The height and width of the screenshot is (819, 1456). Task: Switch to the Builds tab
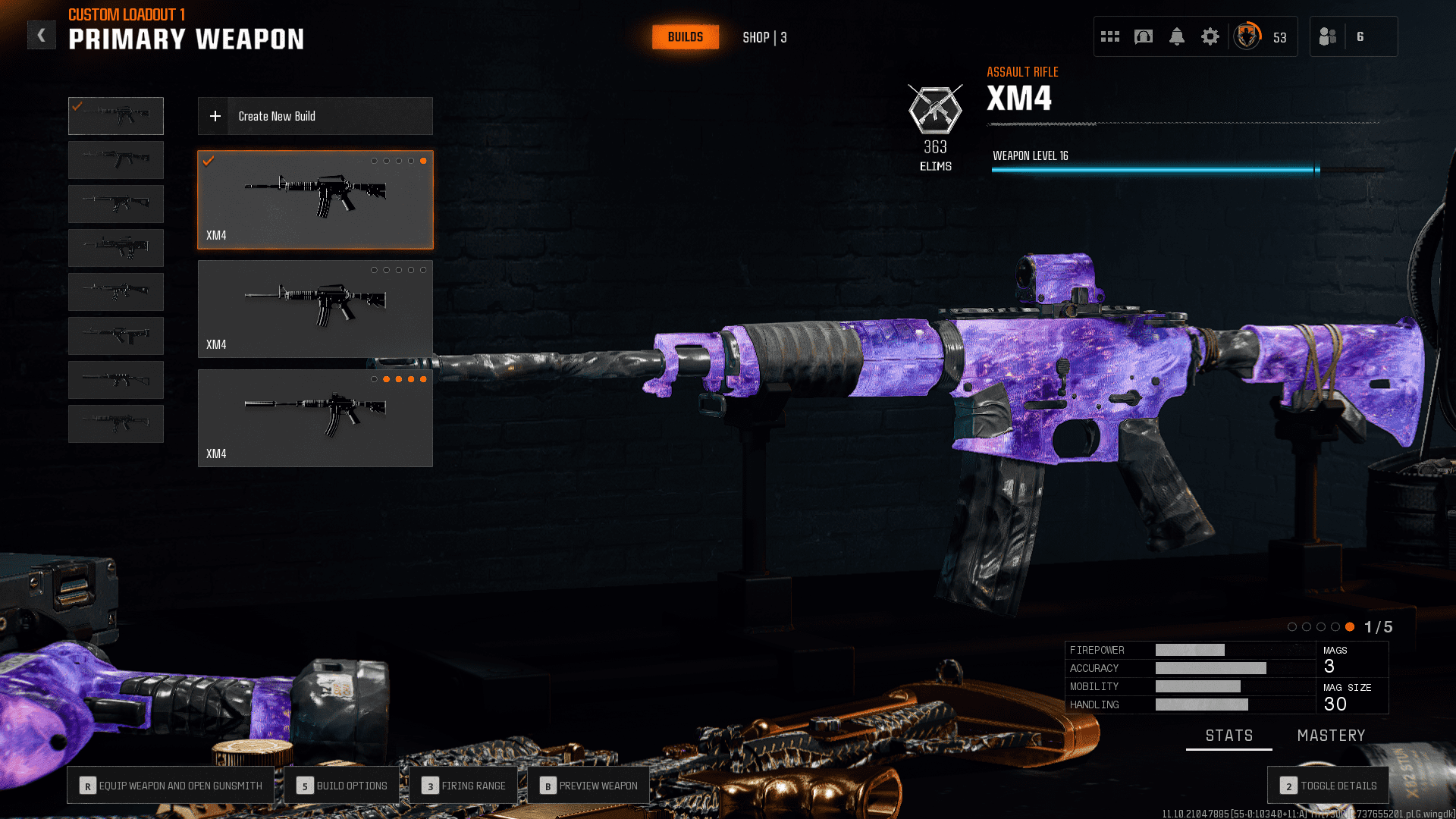click(685, 37)
